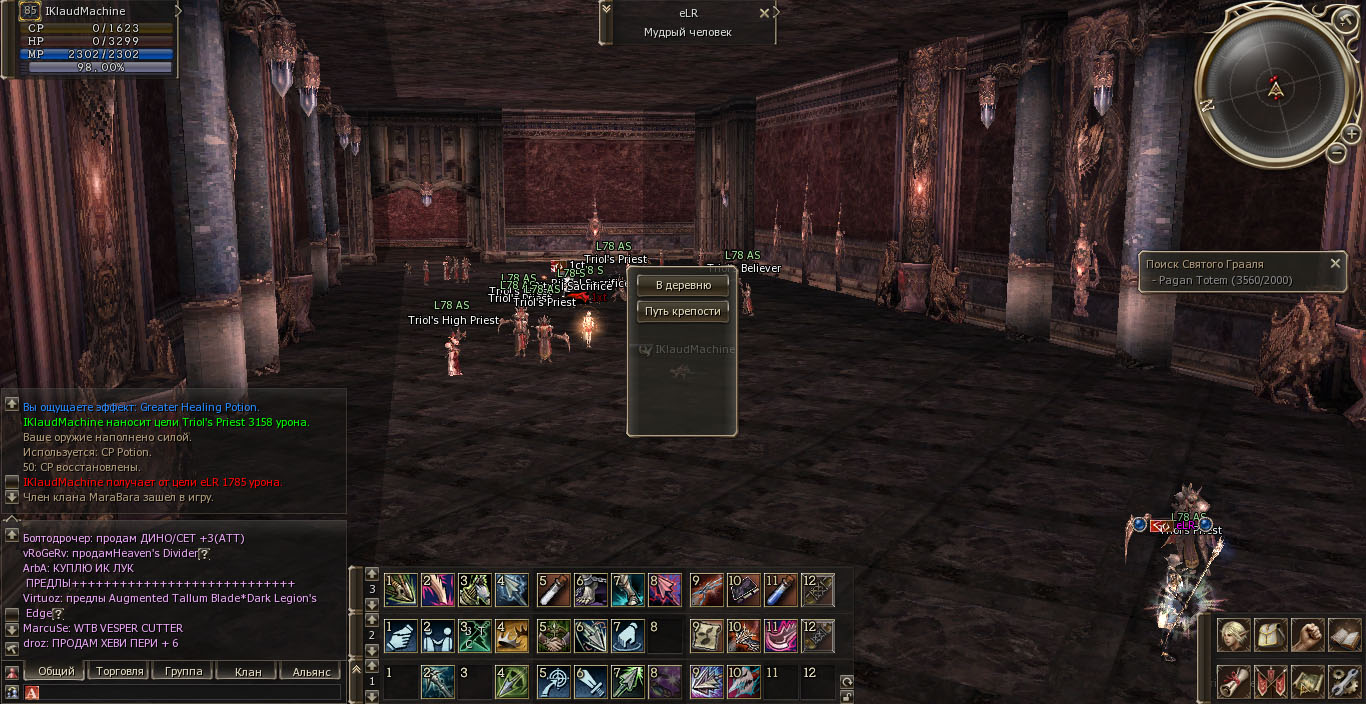Open the world map parchment icon

(x=1307, y=681)
